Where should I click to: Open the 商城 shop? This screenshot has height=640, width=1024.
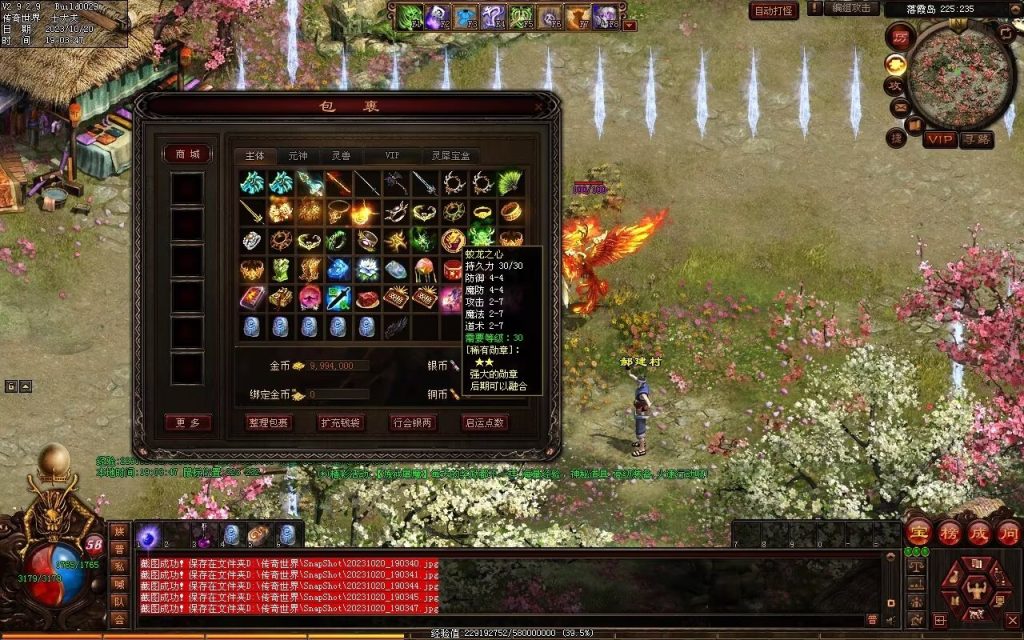pyautogui.click(x=187, y=154)
